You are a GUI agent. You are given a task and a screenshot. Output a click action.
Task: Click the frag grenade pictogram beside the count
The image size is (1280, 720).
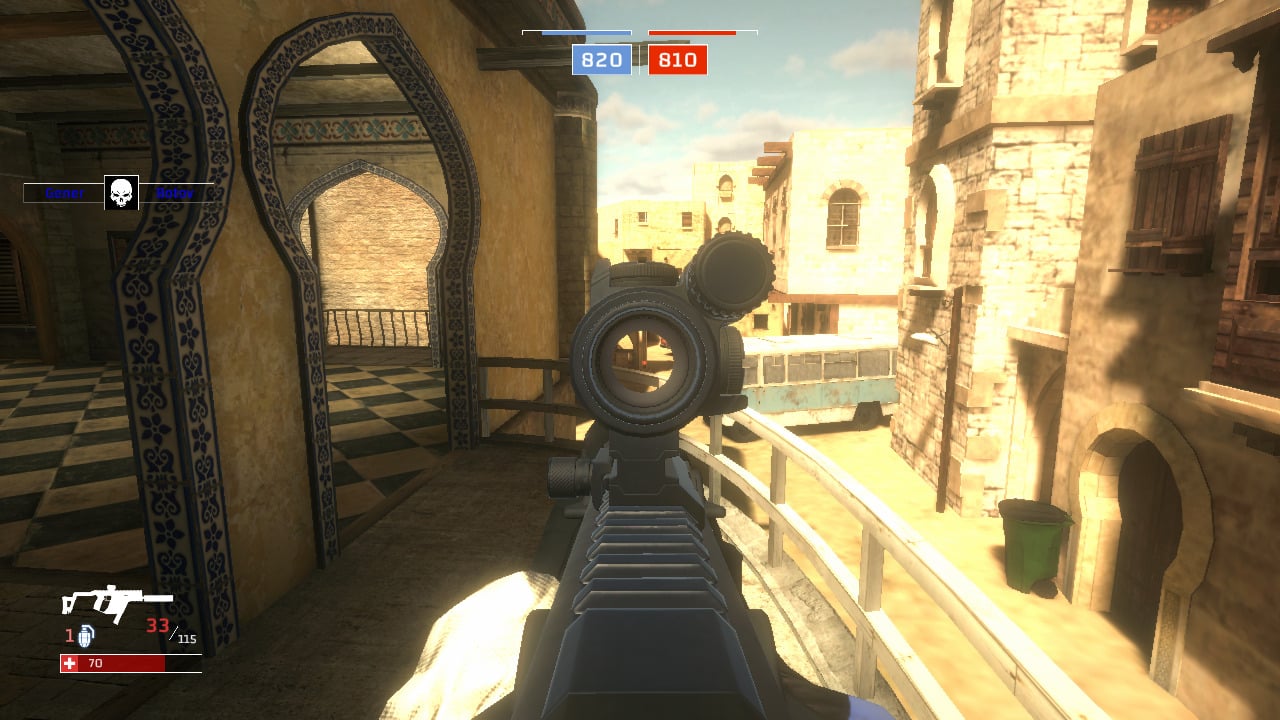point(85,636)
